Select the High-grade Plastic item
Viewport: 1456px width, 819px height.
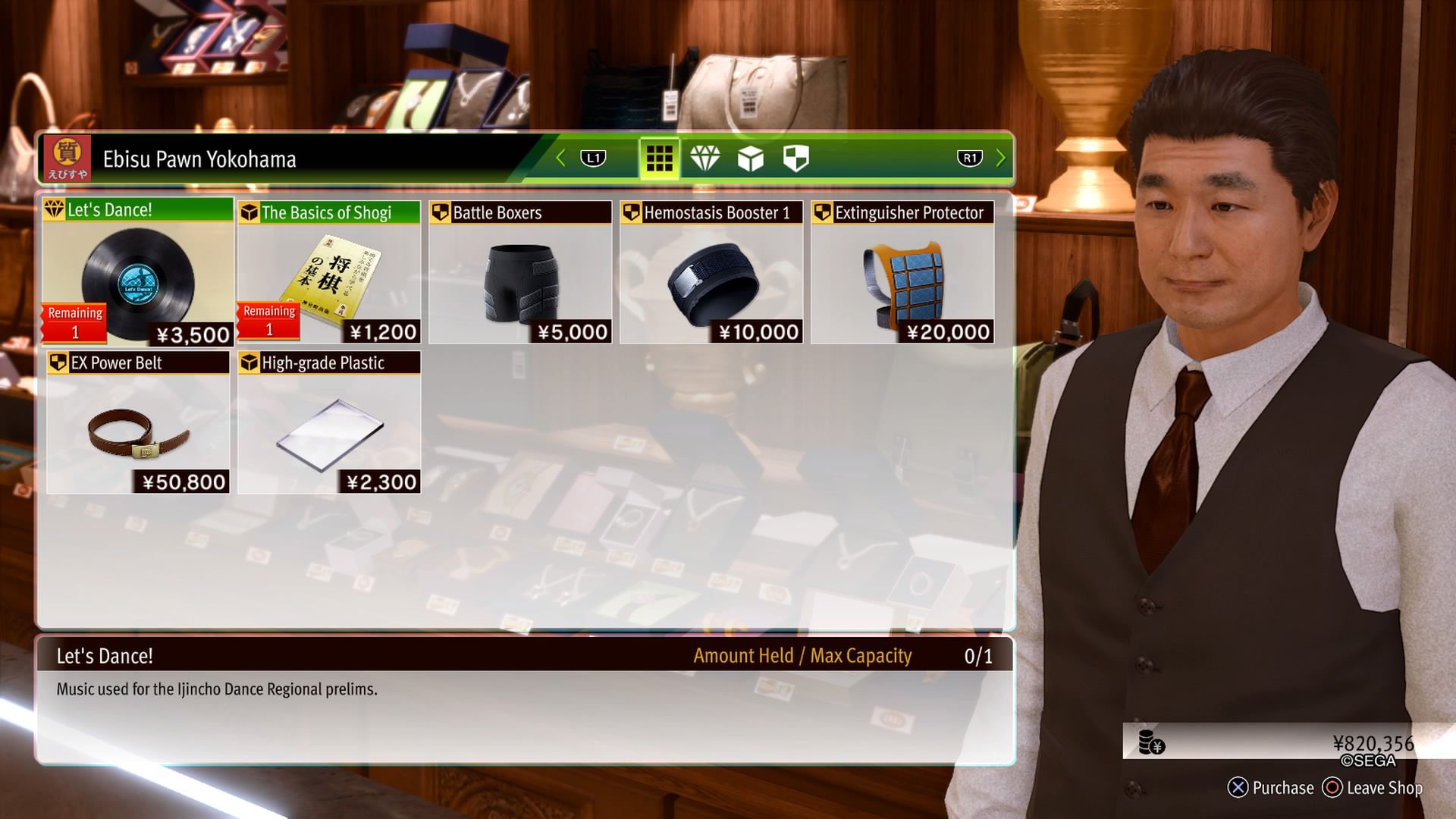click(328, 422)
